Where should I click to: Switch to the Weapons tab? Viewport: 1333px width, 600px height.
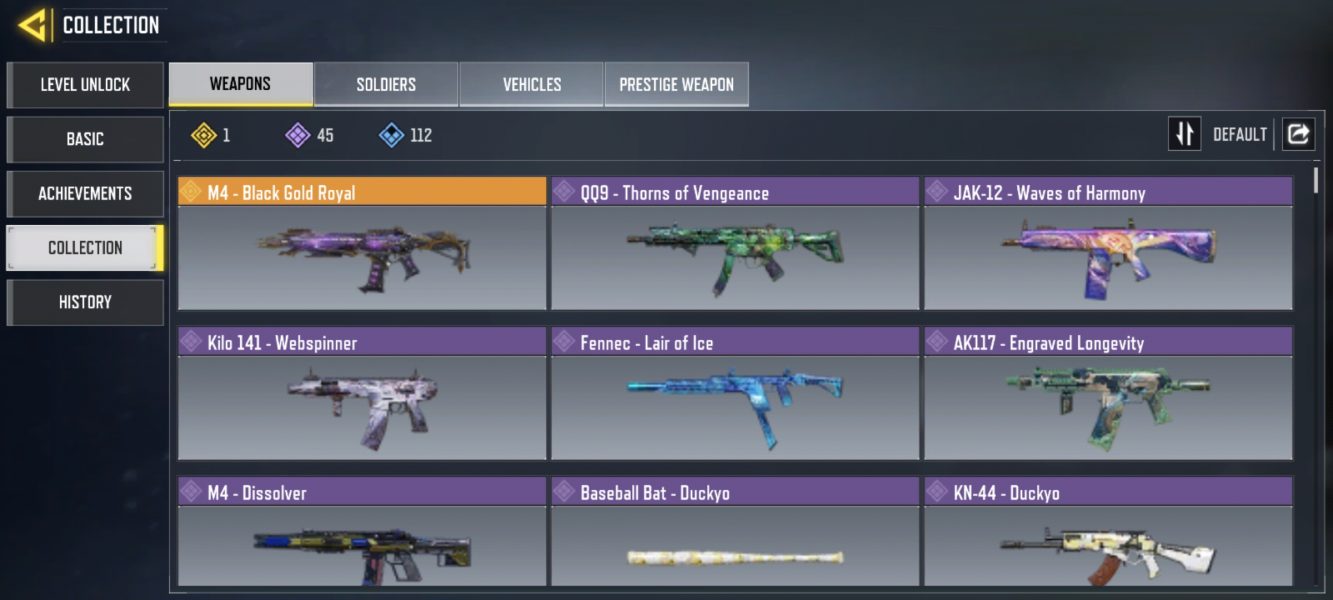(x=240, y=84)
